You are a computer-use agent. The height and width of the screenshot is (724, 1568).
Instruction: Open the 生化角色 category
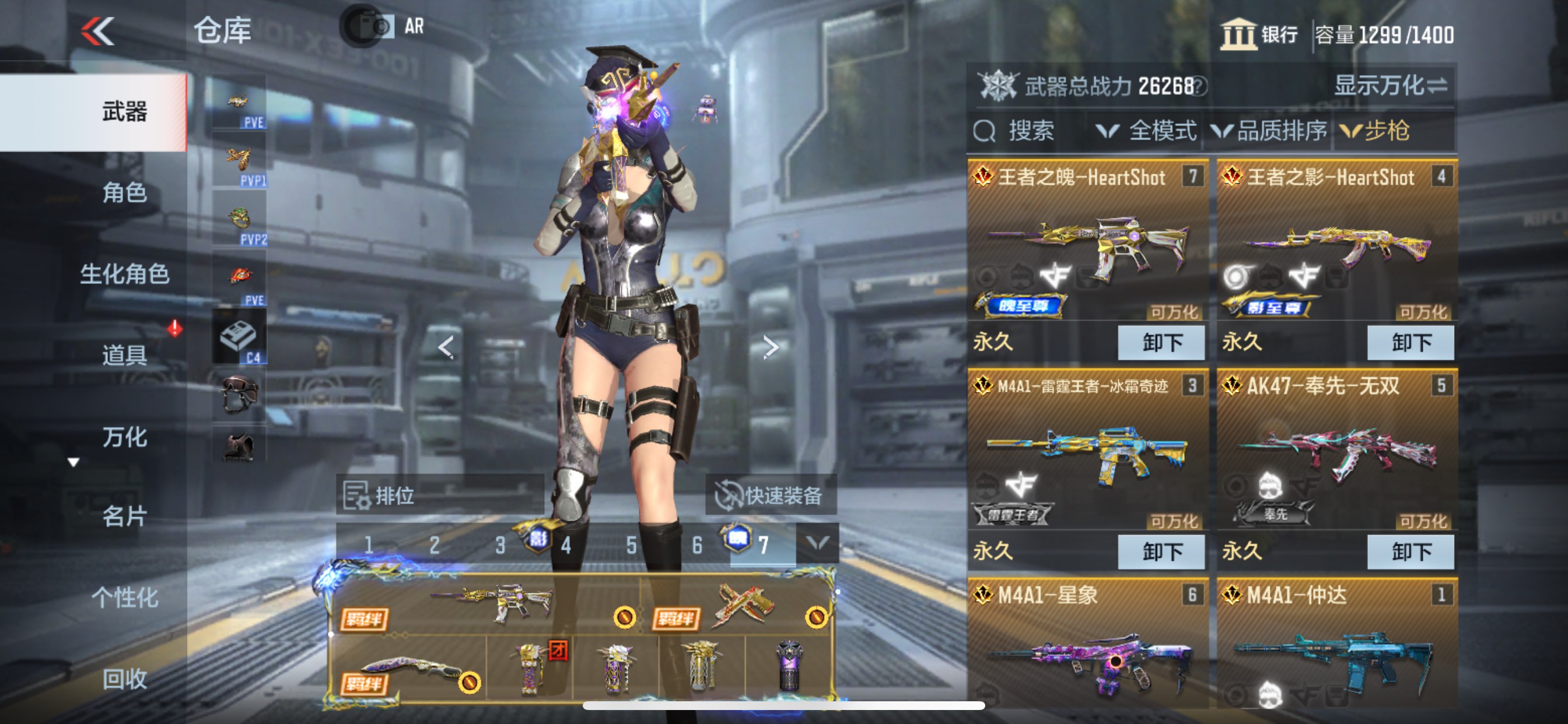click(x=124, y=274)
